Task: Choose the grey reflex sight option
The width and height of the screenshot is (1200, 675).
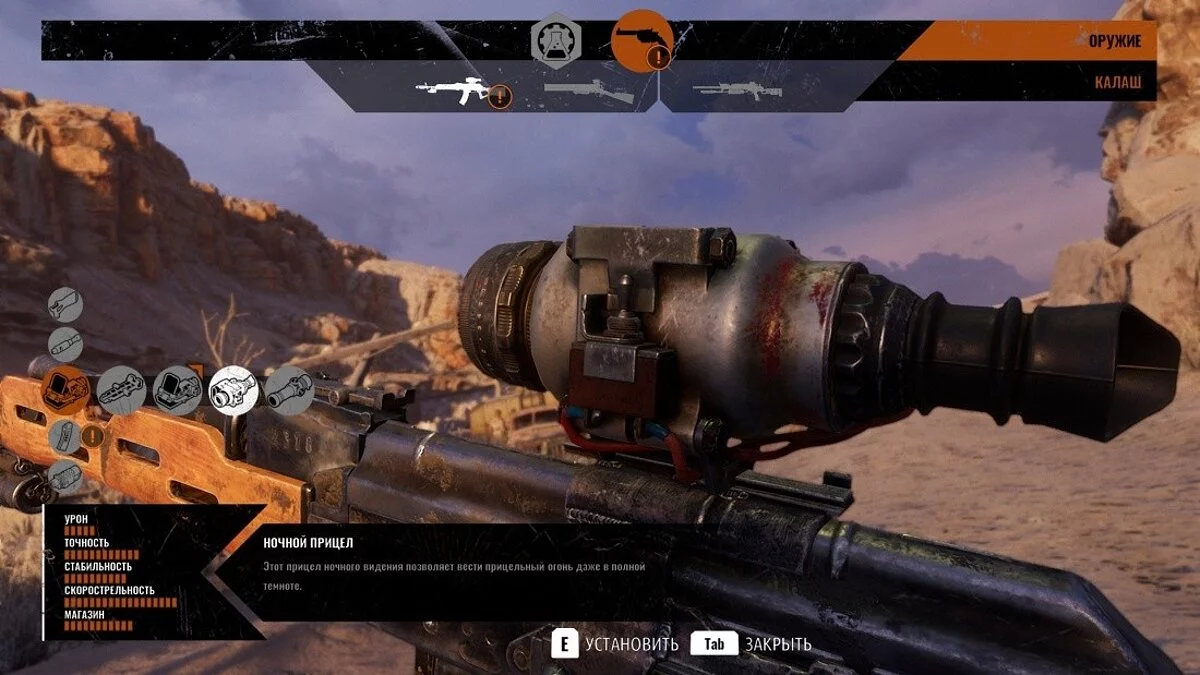Action: point(178,390)
